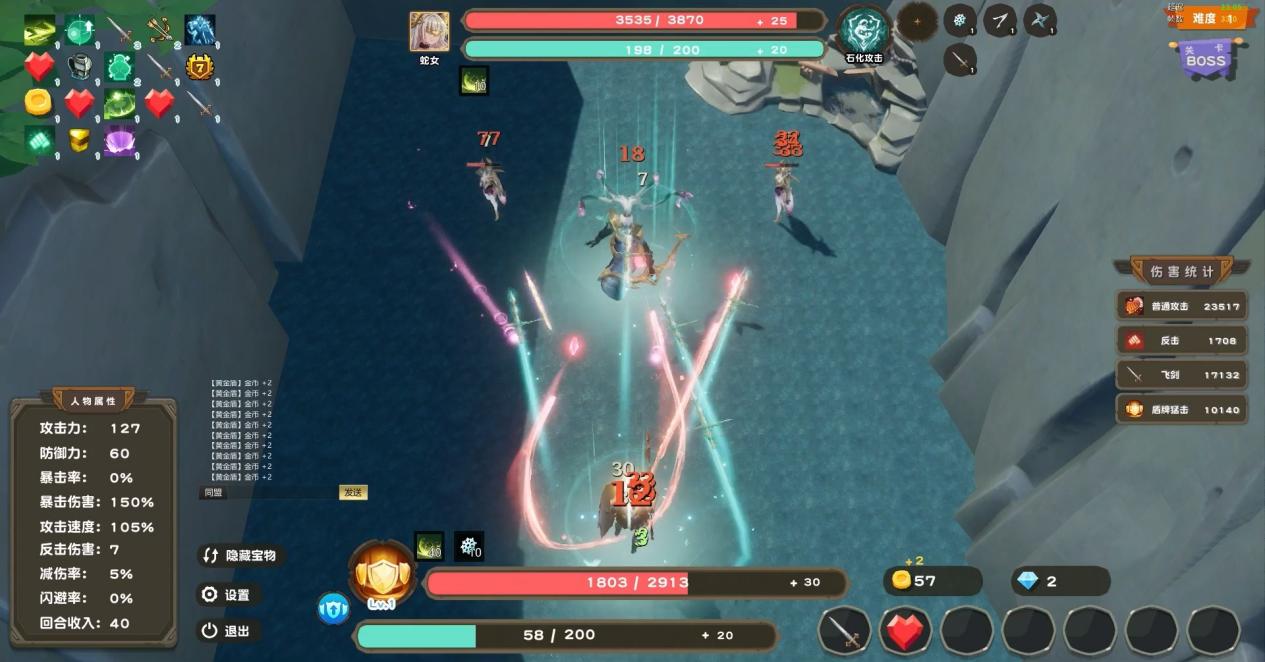
Task: Inspect the gold coin treasure icon
Action: (x=38, y=103)
